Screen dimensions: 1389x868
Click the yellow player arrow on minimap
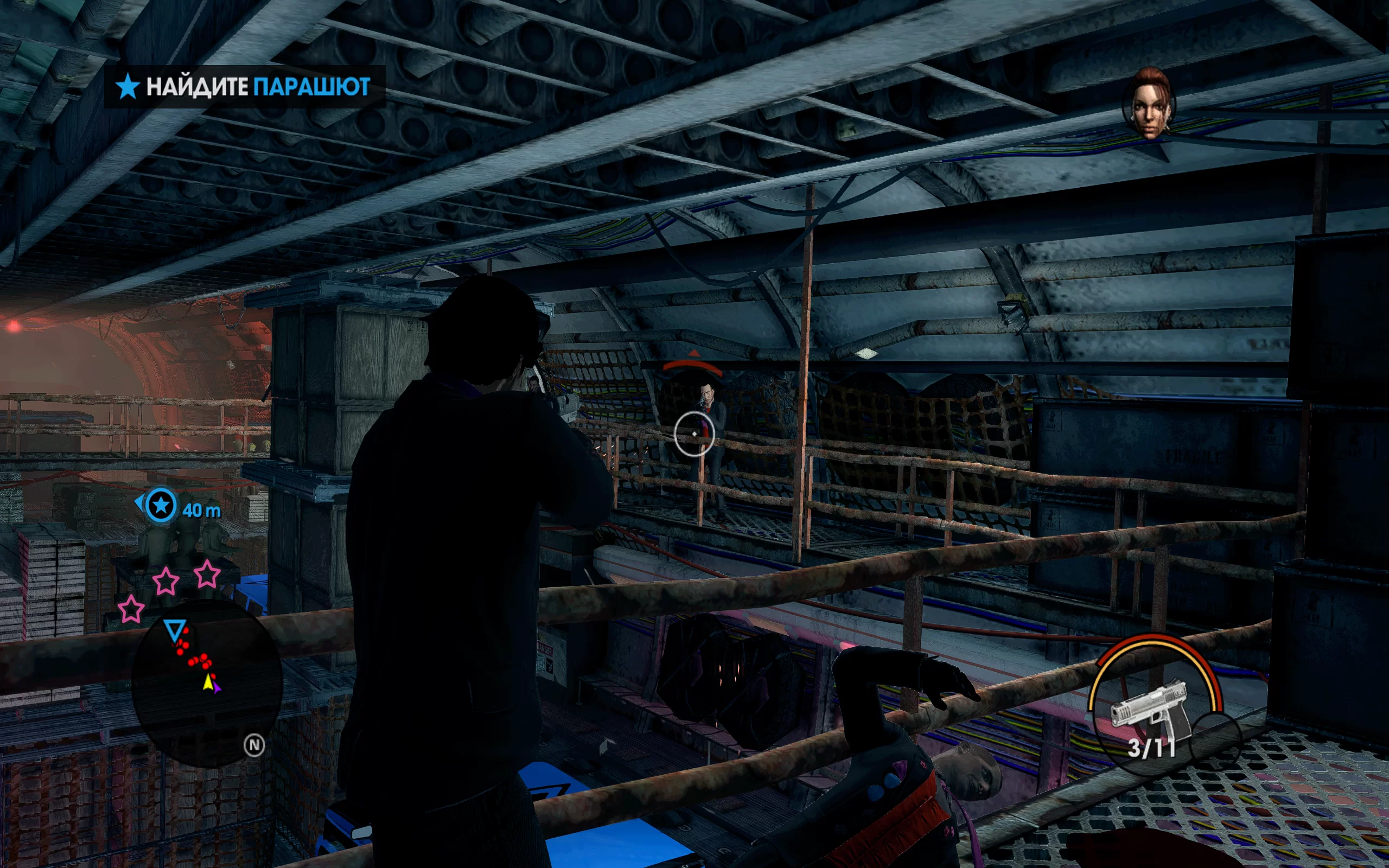(x=208, y=681)
